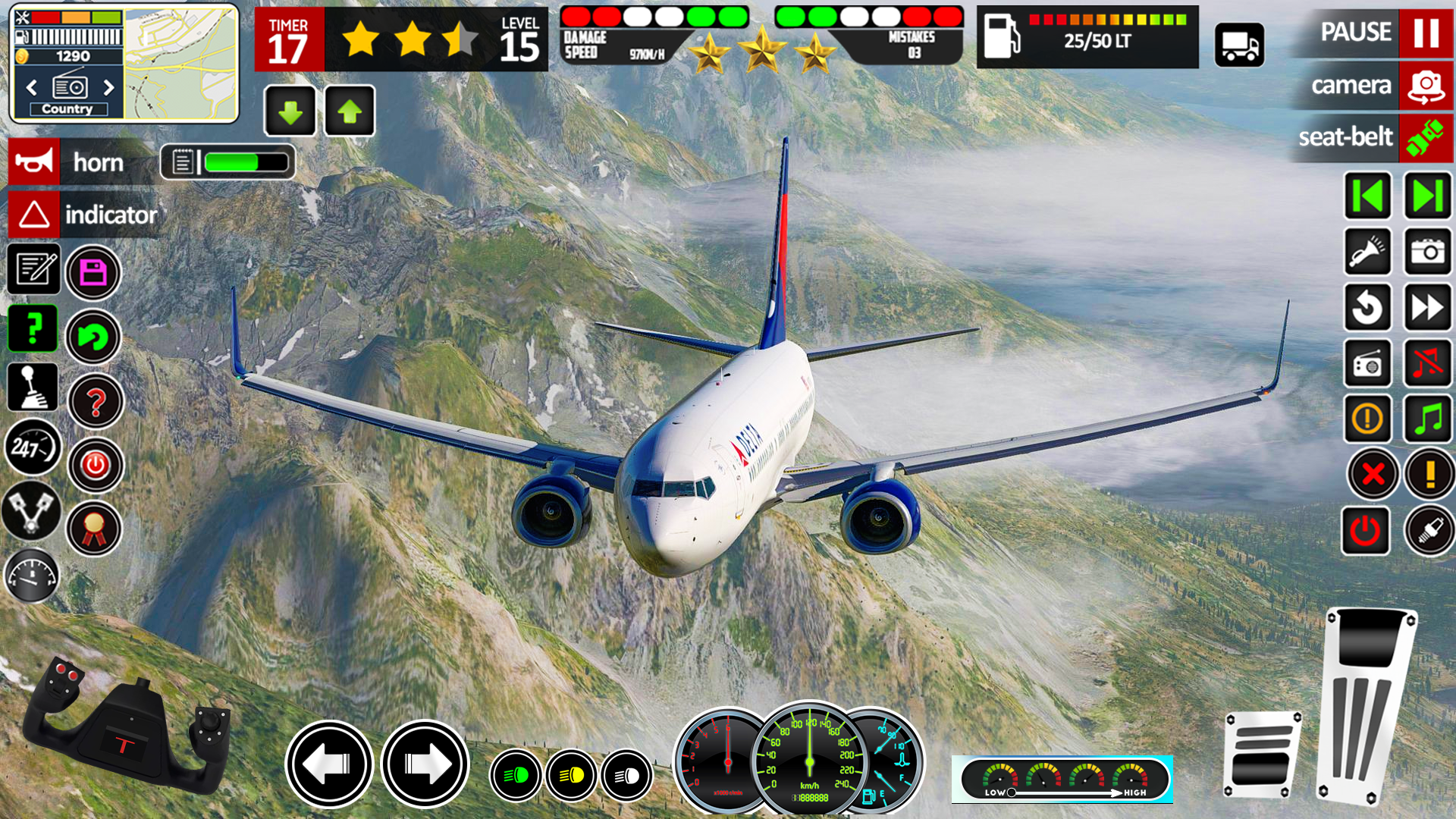Select the next radio station arrow

tap(108, 87)
